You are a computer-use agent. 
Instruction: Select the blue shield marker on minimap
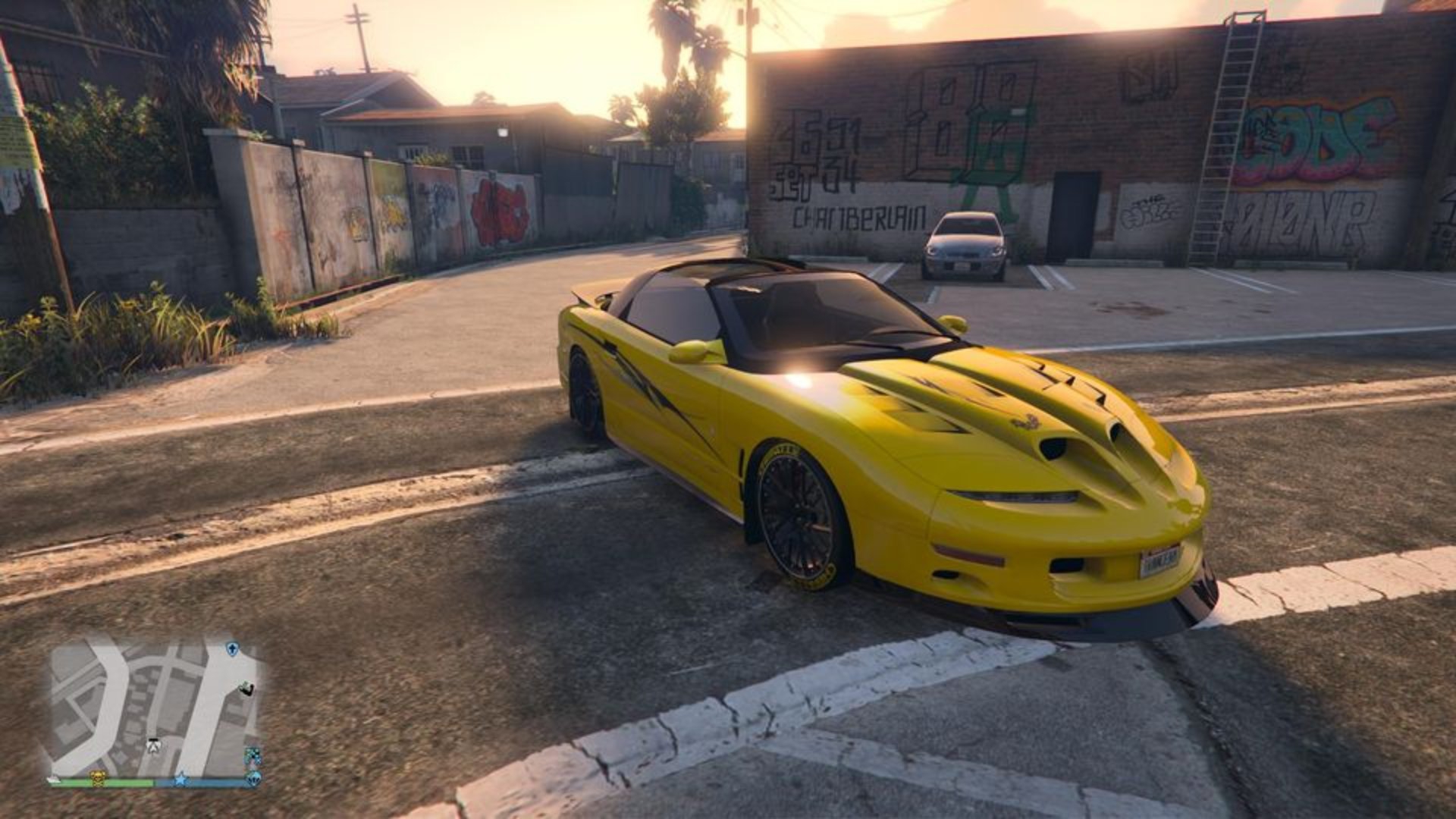232,648
